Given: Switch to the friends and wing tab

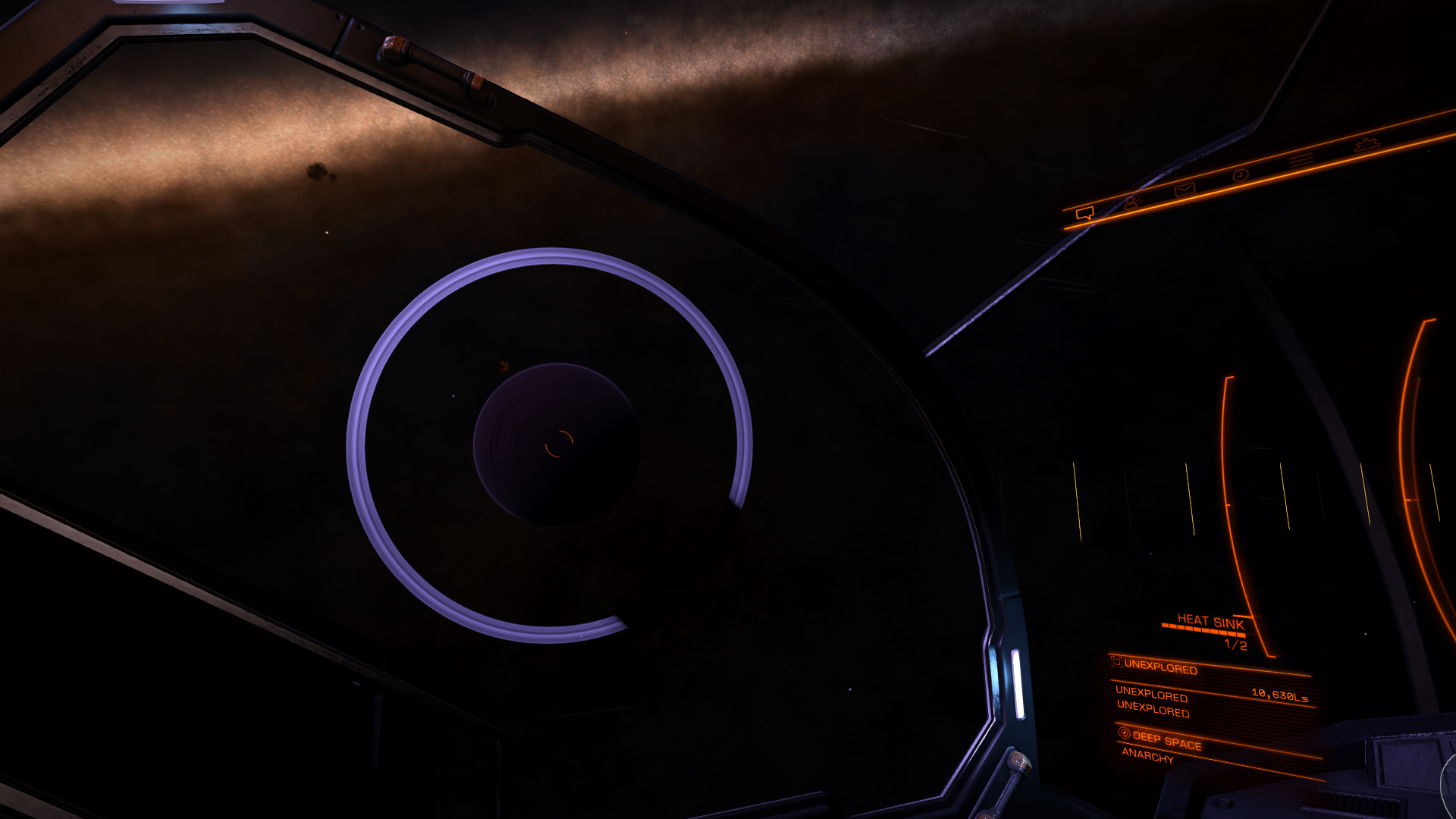Looking at the screenshot, I should (1133, 202).
